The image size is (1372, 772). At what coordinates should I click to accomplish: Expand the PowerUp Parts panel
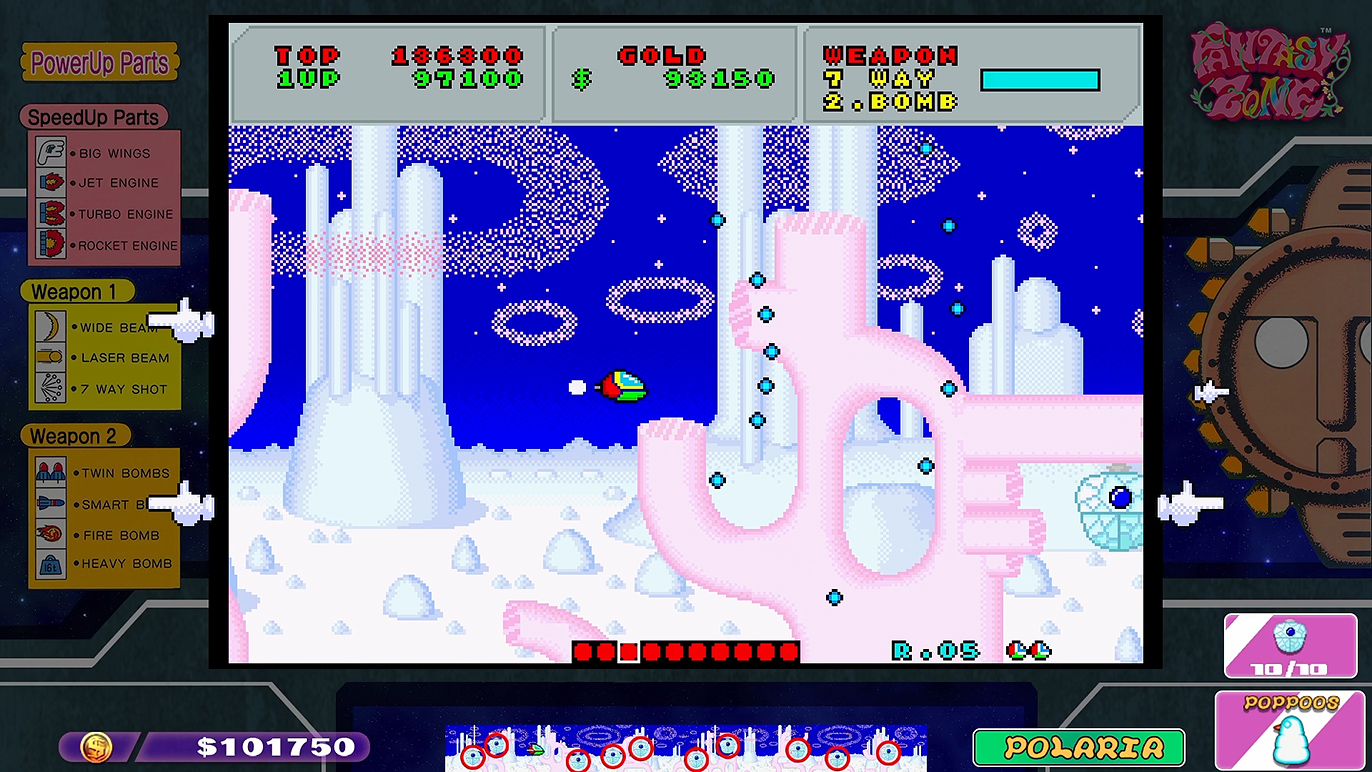[98, 62]
